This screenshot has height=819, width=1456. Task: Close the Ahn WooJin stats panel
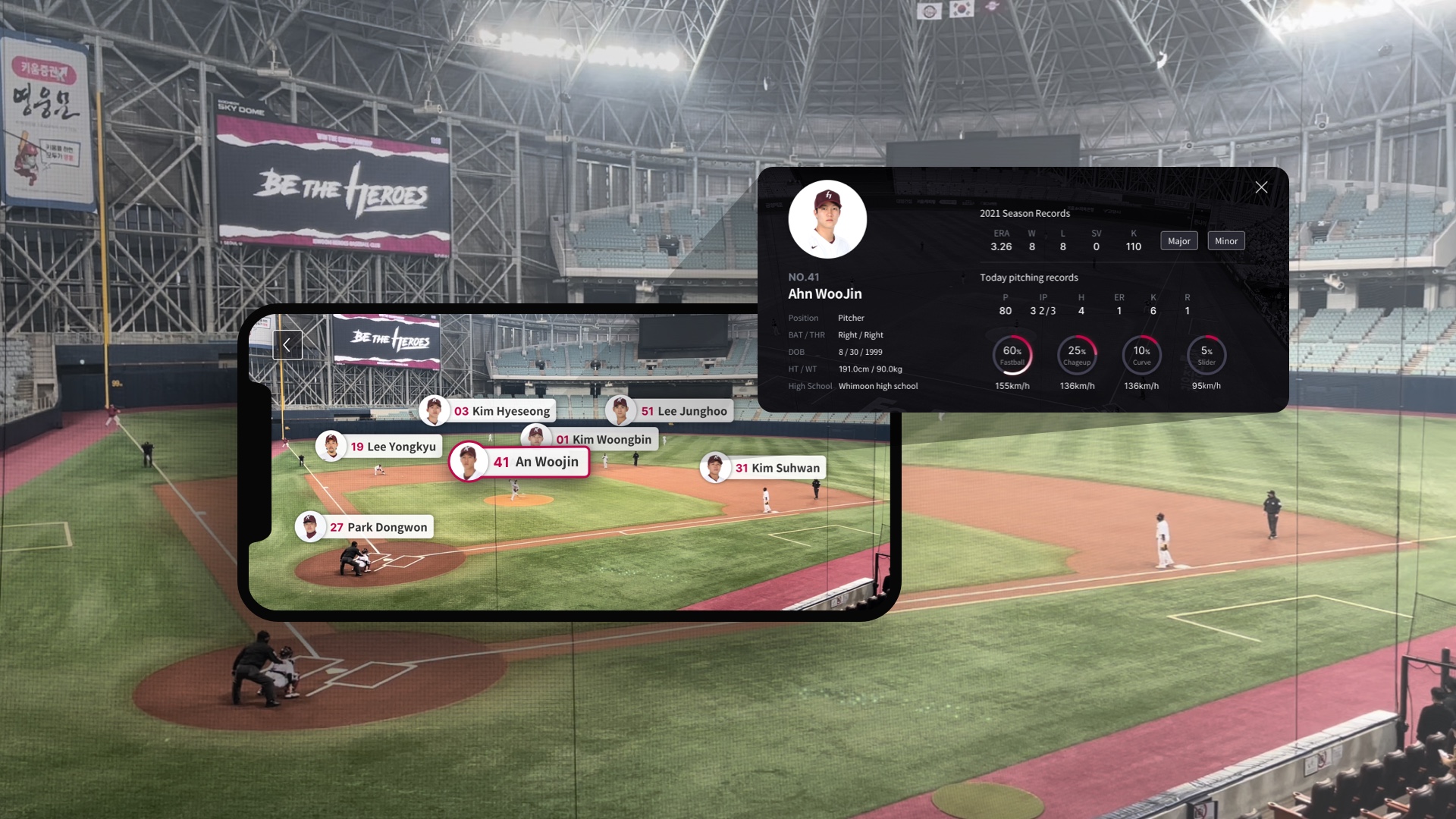(x=1261, y=187)
